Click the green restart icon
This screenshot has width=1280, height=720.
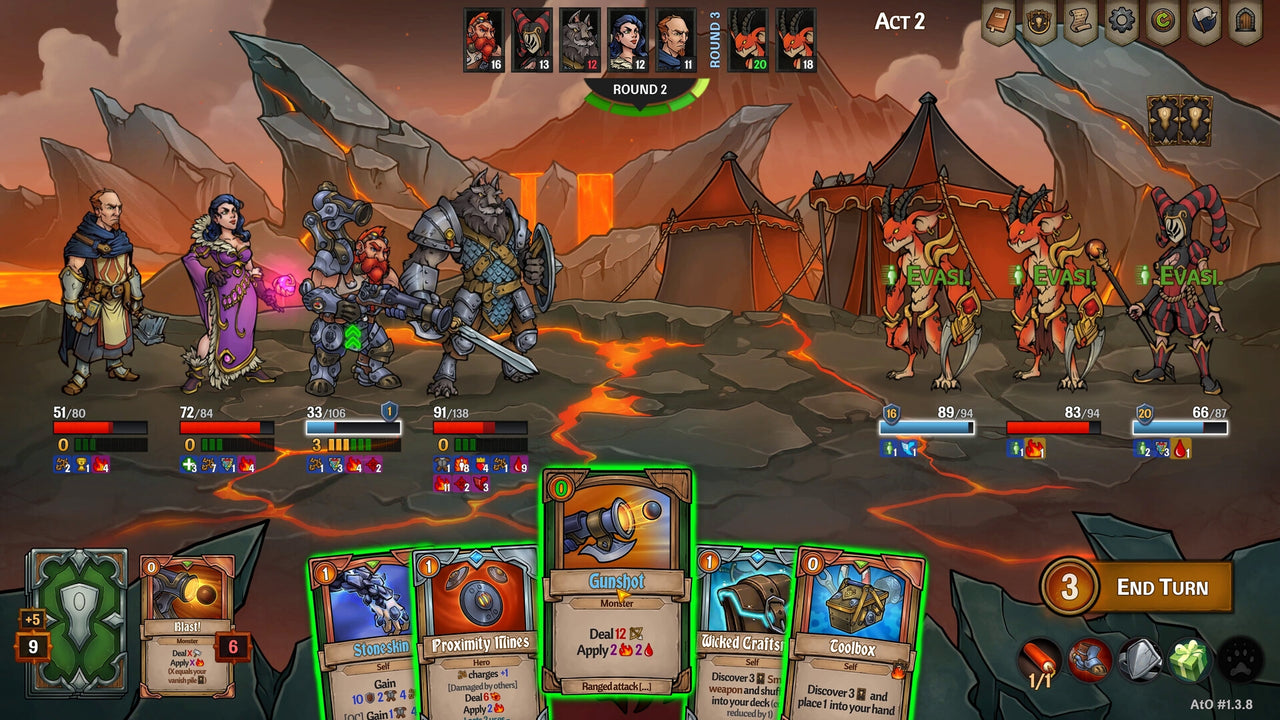[1163, 18]
